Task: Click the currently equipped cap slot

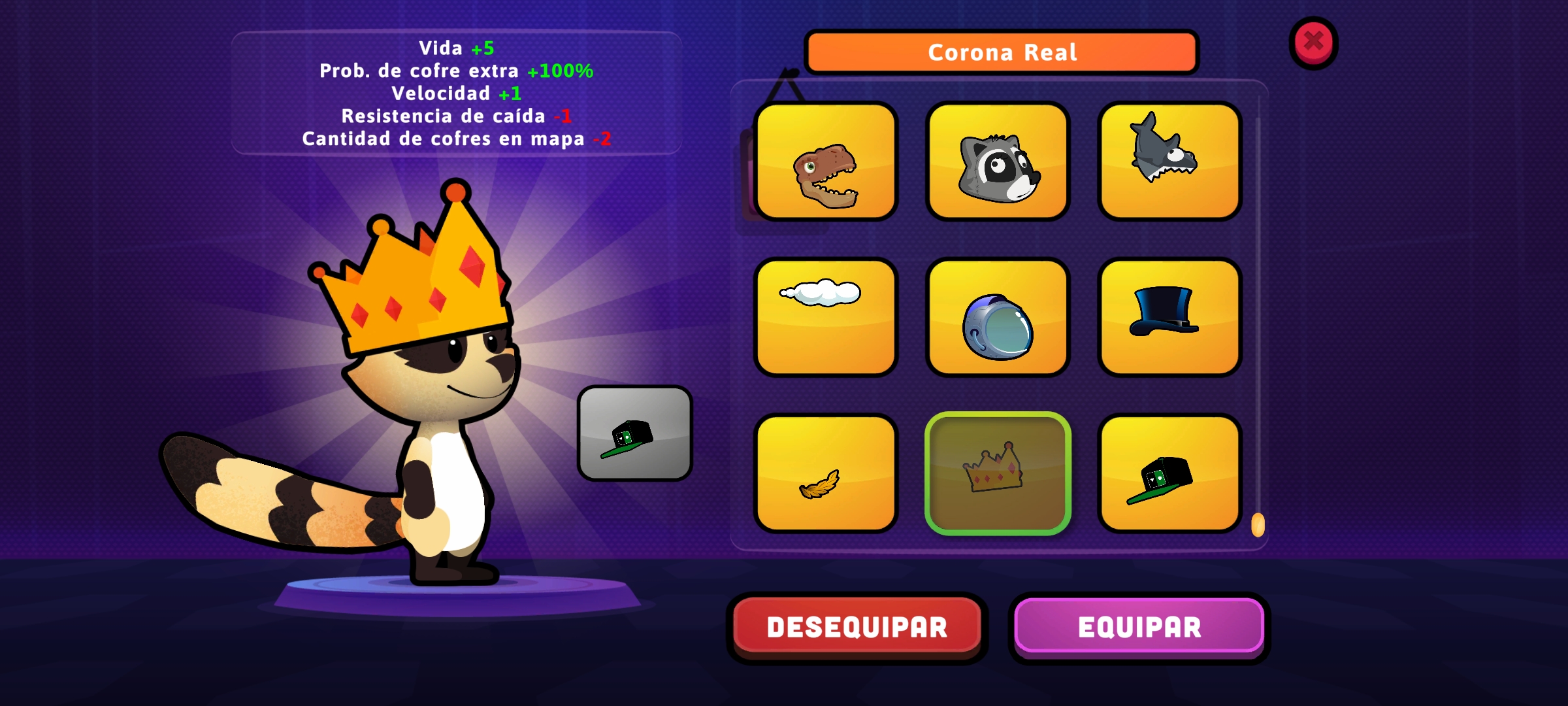Action: 634,433
